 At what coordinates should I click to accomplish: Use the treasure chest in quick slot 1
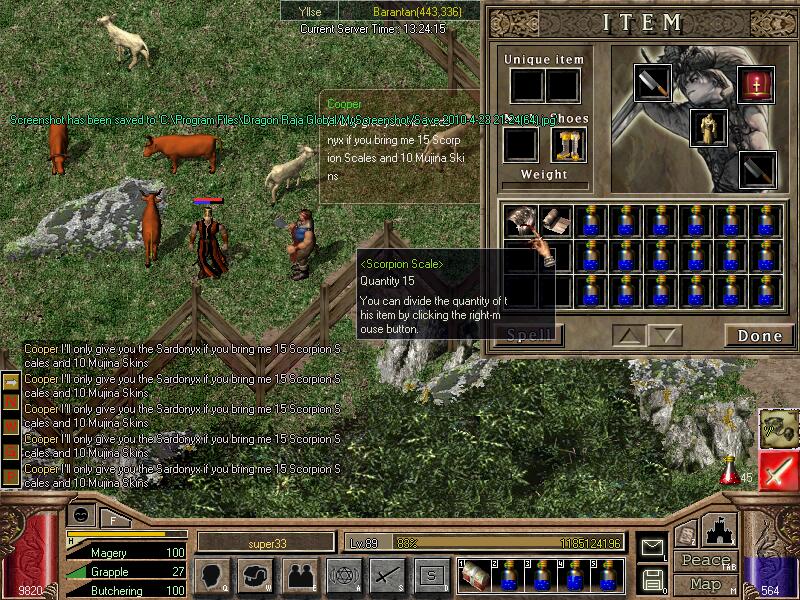pos(475,575)
